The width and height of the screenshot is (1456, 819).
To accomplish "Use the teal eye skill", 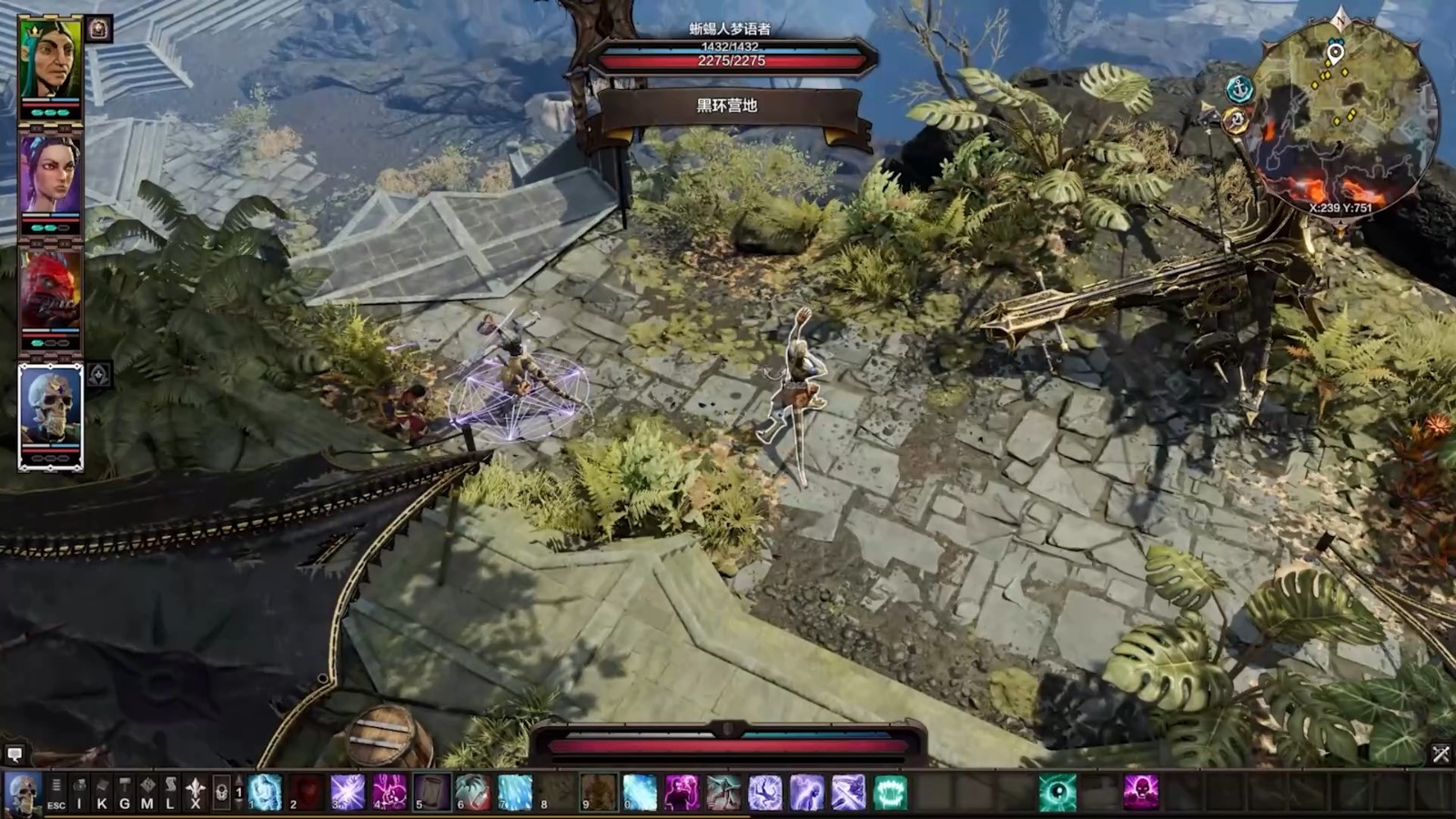I will coord(1057,793).
